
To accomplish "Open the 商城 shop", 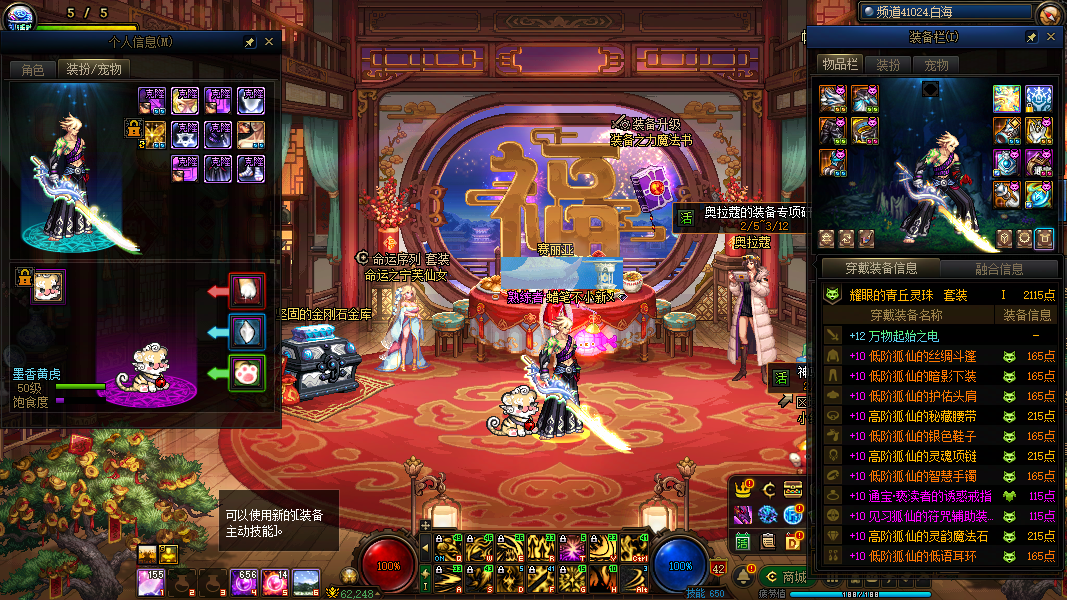I will click(786, 577).
